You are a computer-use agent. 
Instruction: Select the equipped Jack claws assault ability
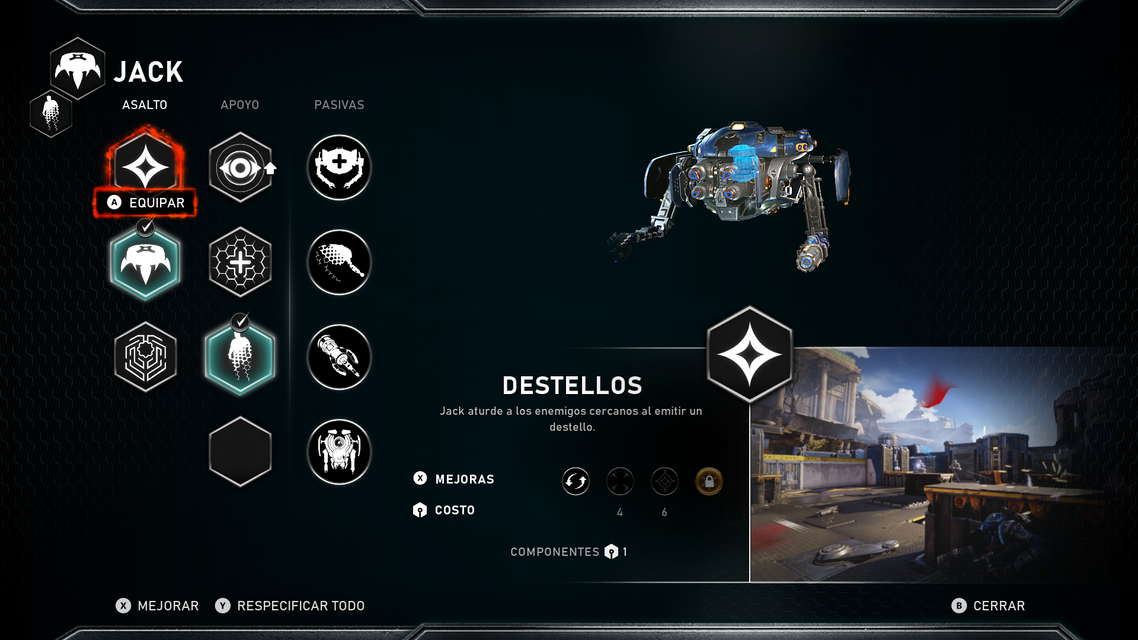pos(145,263)
